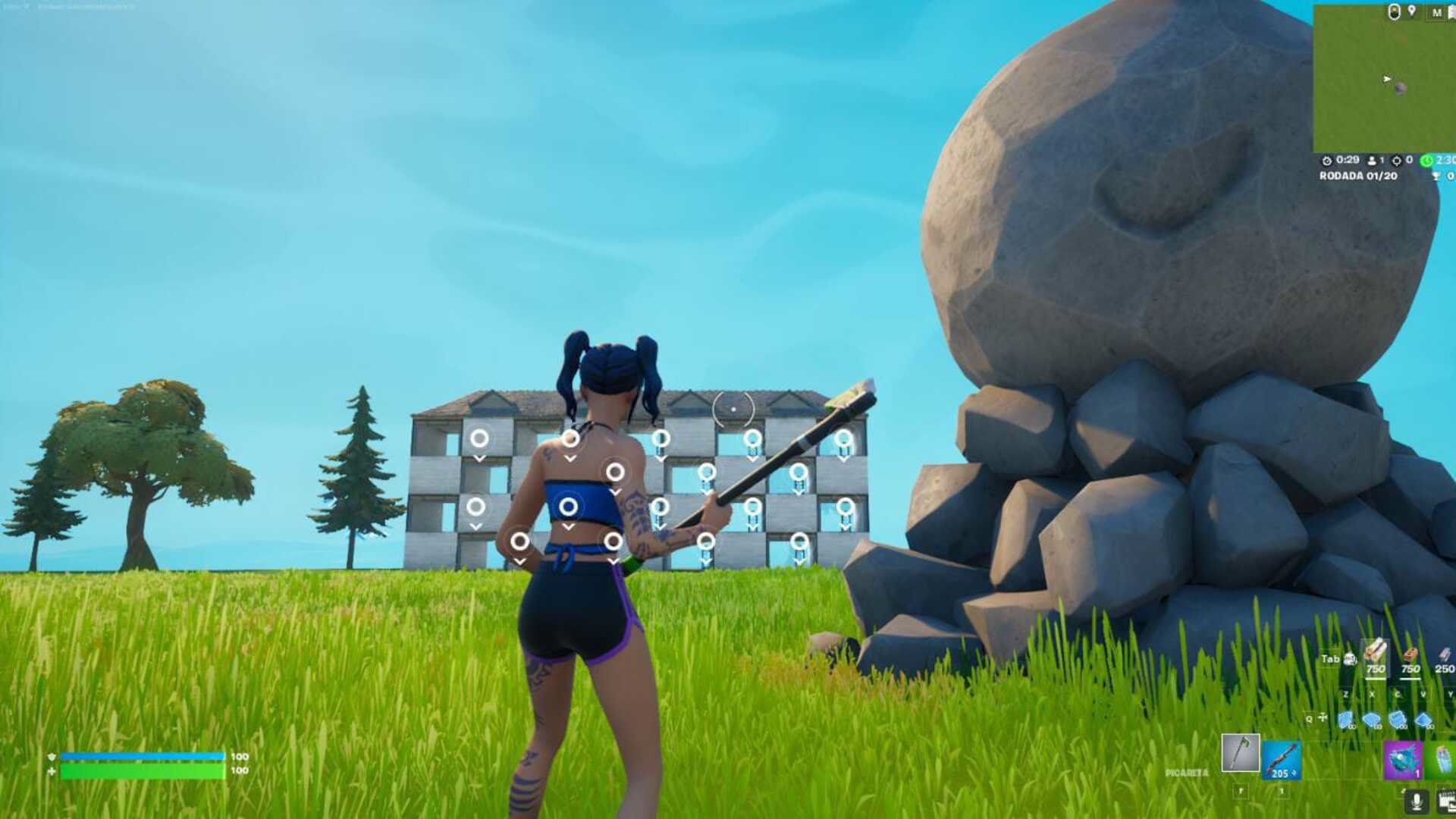1456x819 pixels.
Task: Open the inventory via the Tab backpack icon
Action: [1350, 658]
